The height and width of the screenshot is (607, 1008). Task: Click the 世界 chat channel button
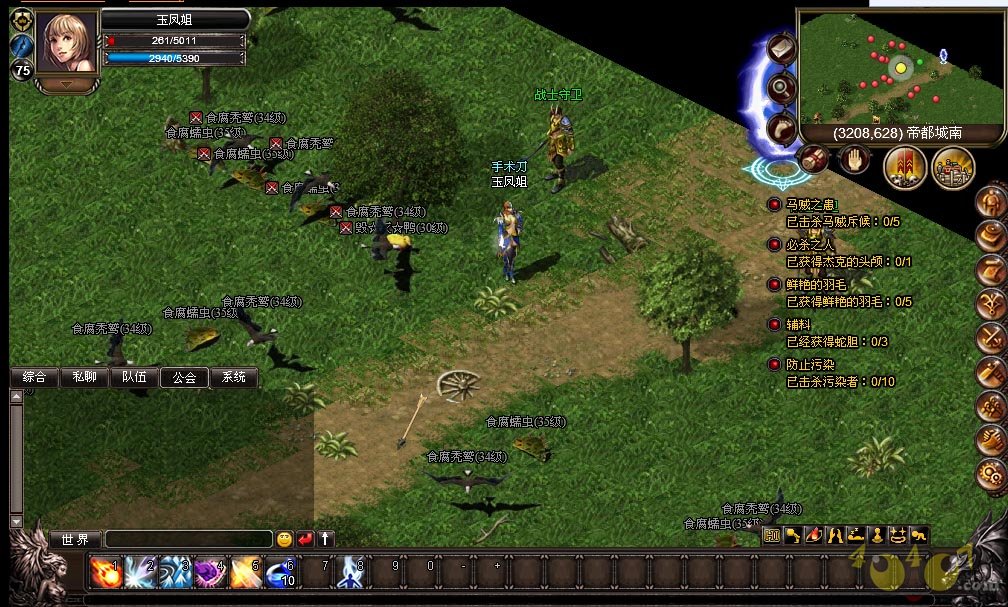76,539
